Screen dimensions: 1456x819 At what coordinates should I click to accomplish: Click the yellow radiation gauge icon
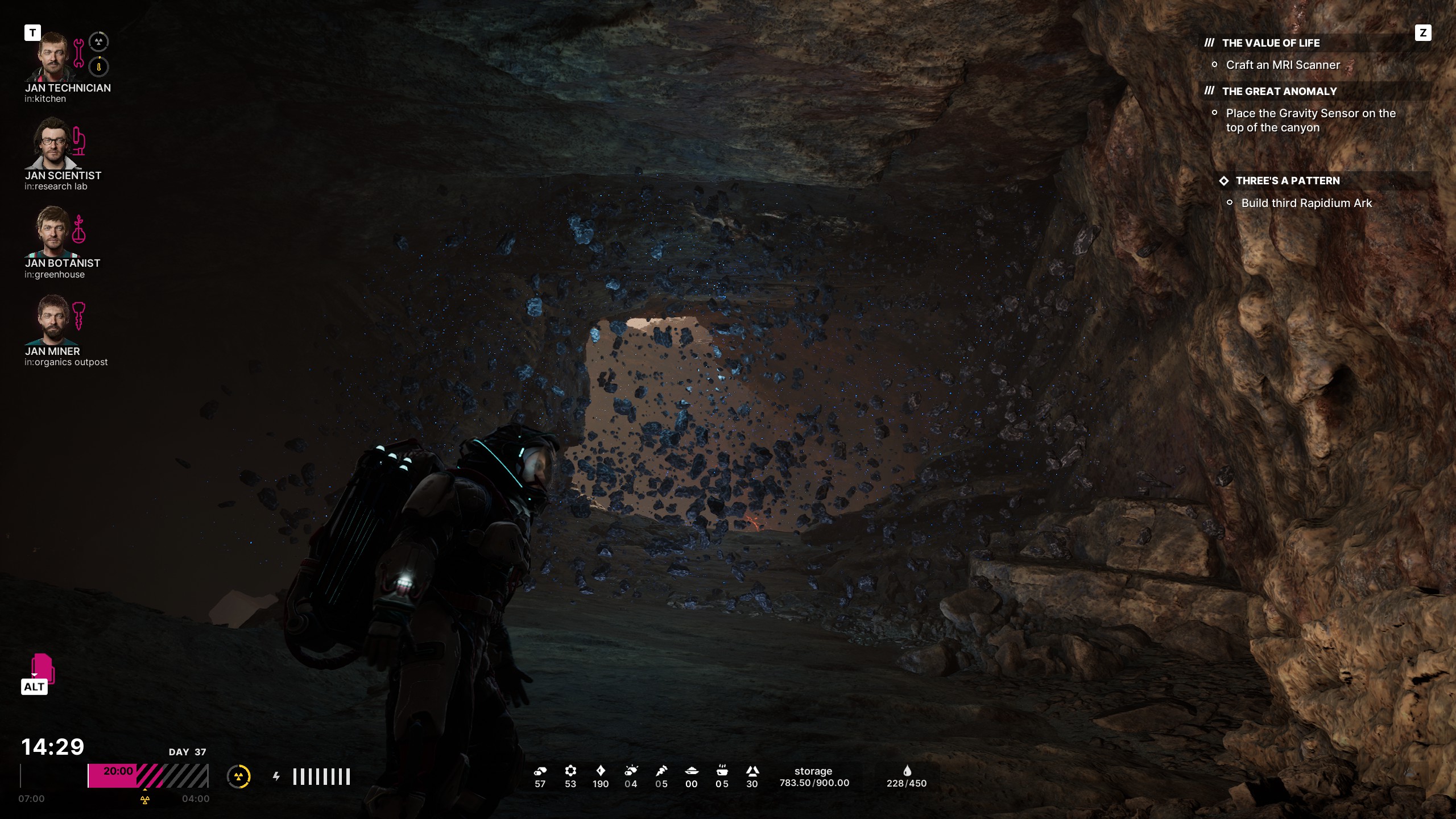pos(239,776)
